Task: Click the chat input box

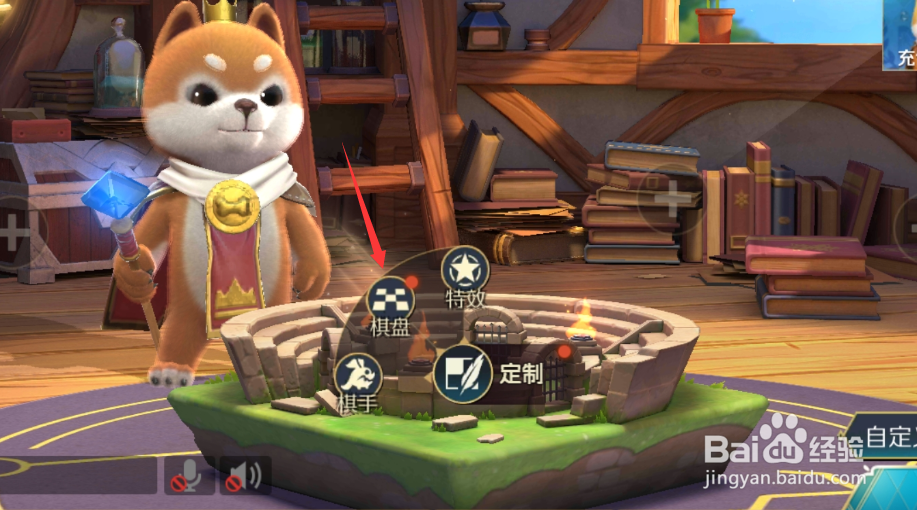Action: [x=78, y=476]
